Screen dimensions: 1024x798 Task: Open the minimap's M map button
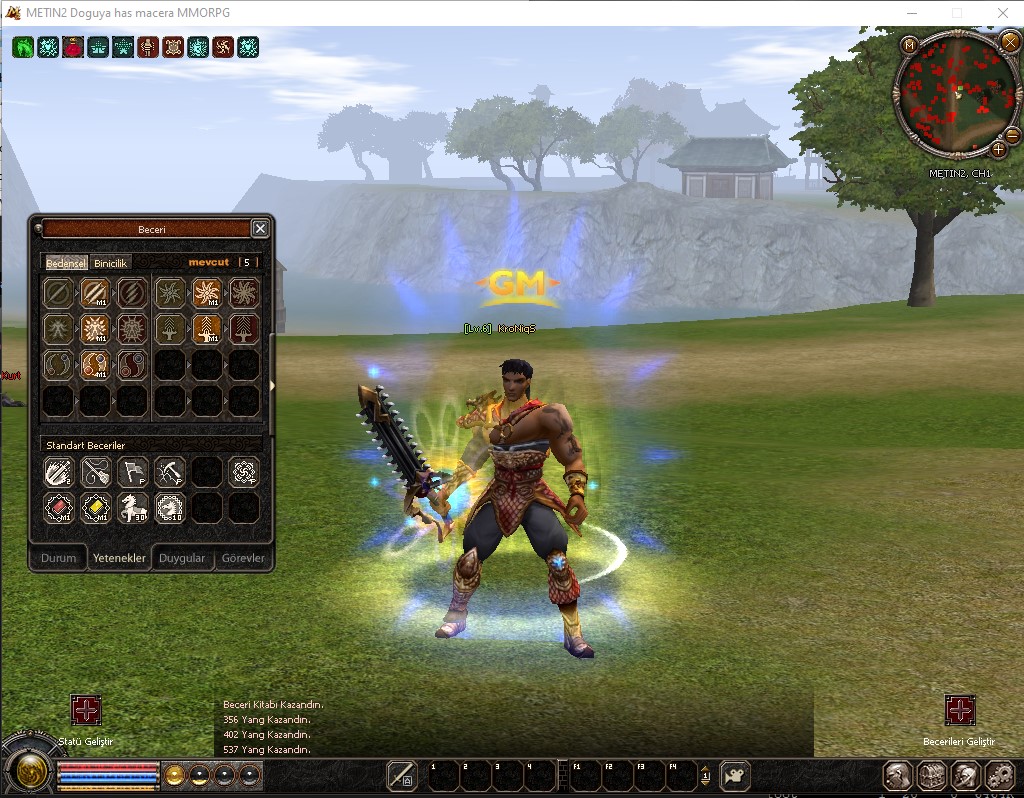pyautogui.click(x=909, y=45)
